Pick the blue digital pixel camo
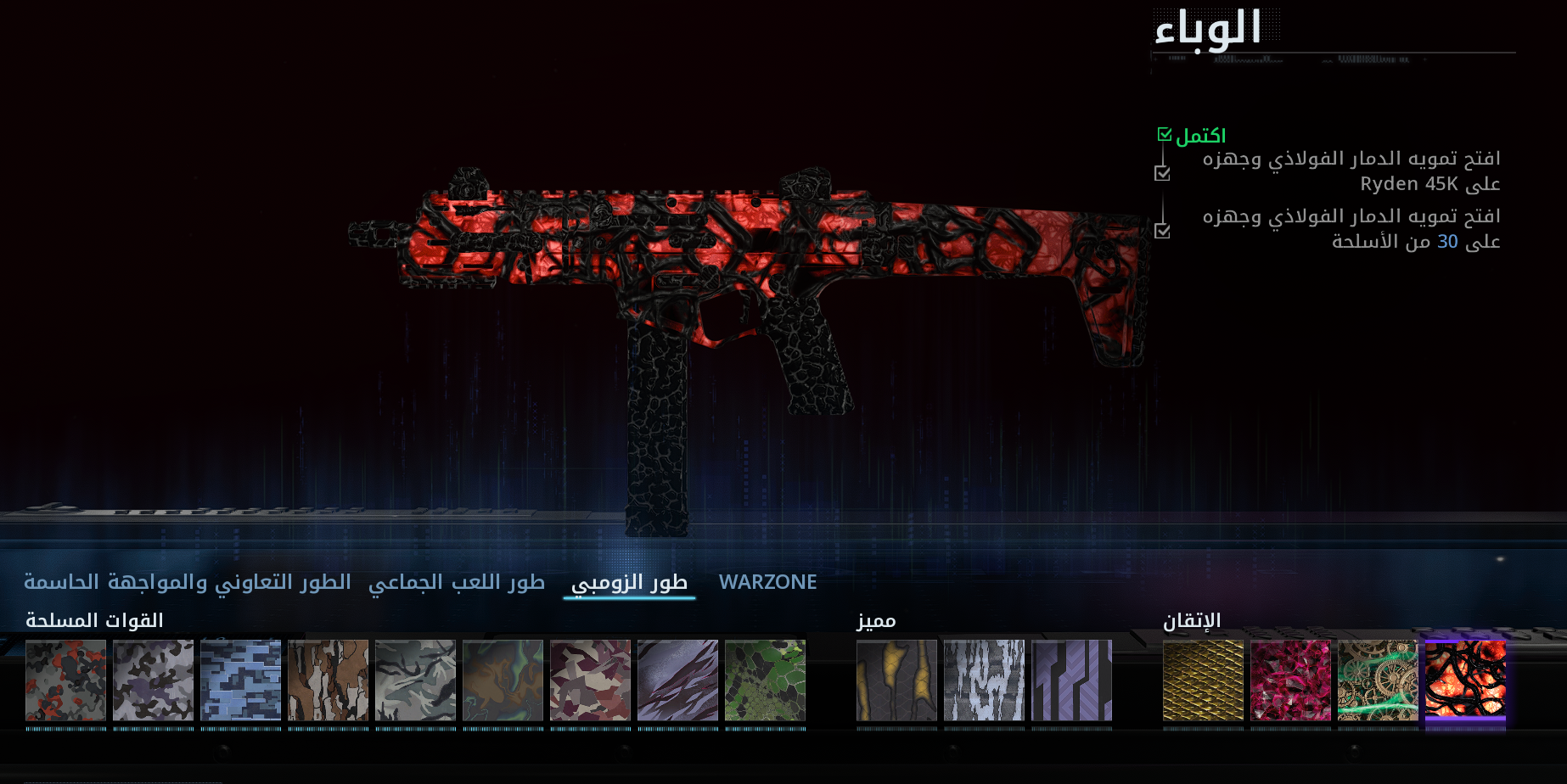This screenshot has height=784, width=1567. tap(241, 680)
